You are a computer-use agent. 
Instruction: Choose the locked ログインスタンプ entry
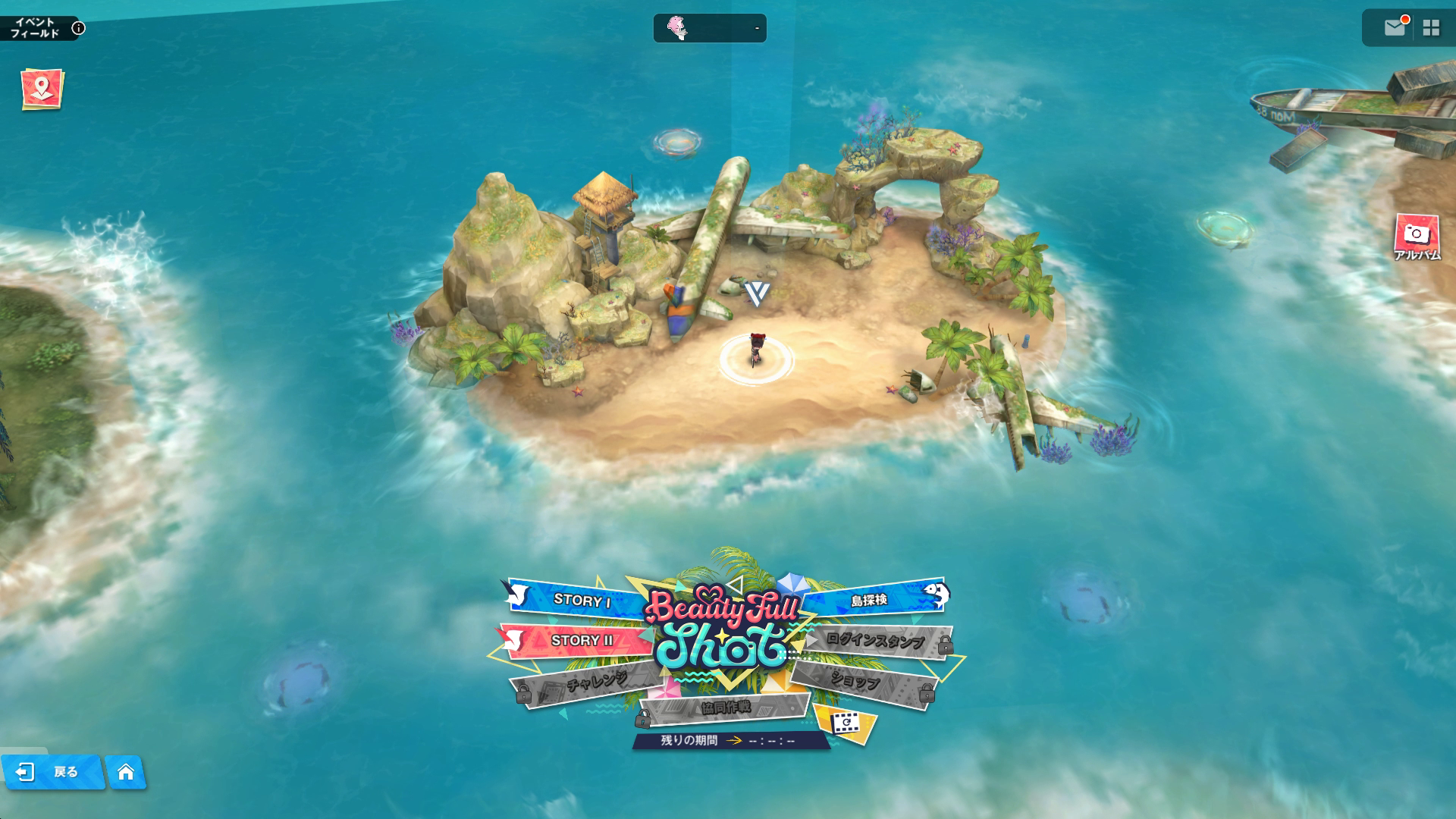874,641
